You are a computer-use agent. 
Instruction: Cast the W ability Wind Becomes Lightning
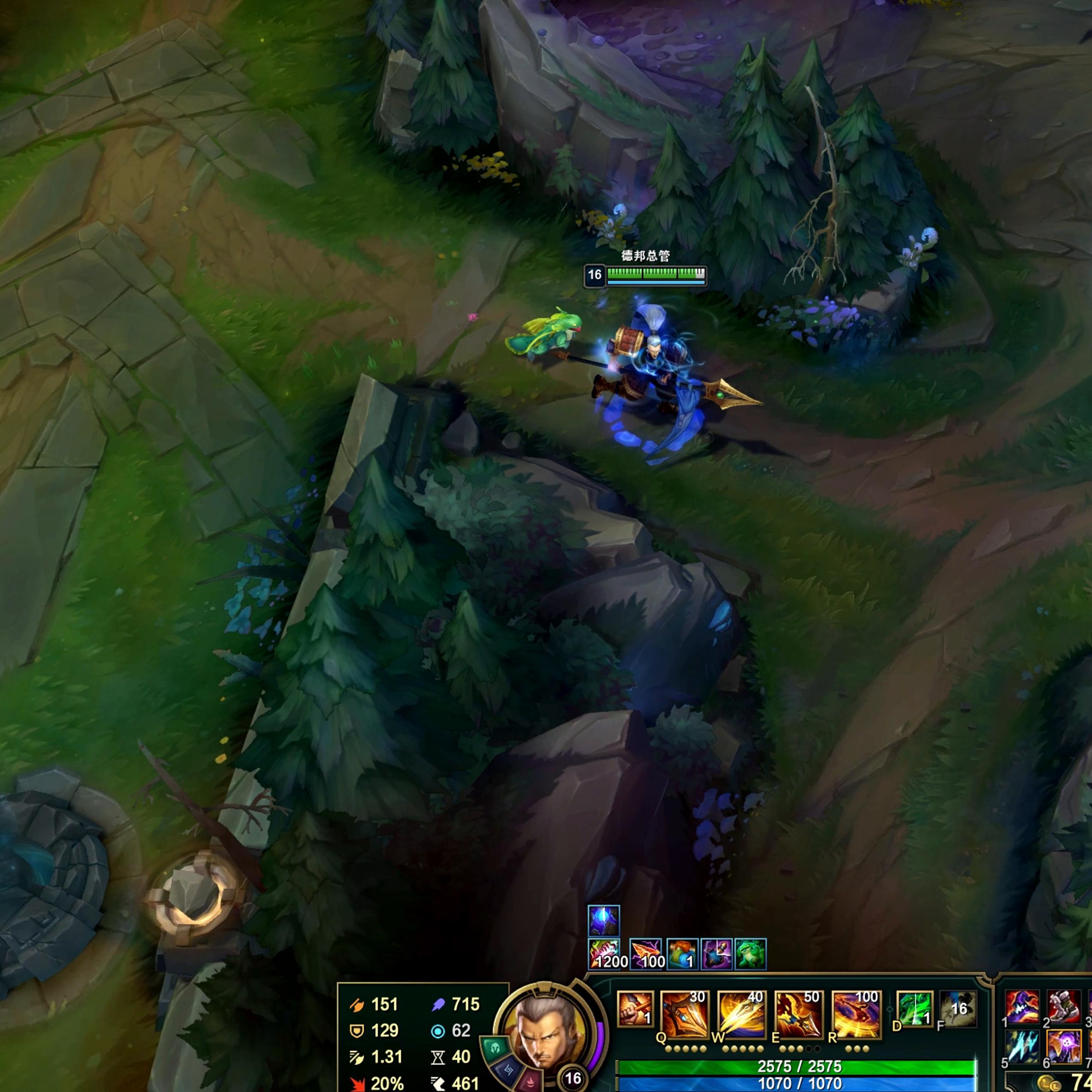click(741, 1014)
